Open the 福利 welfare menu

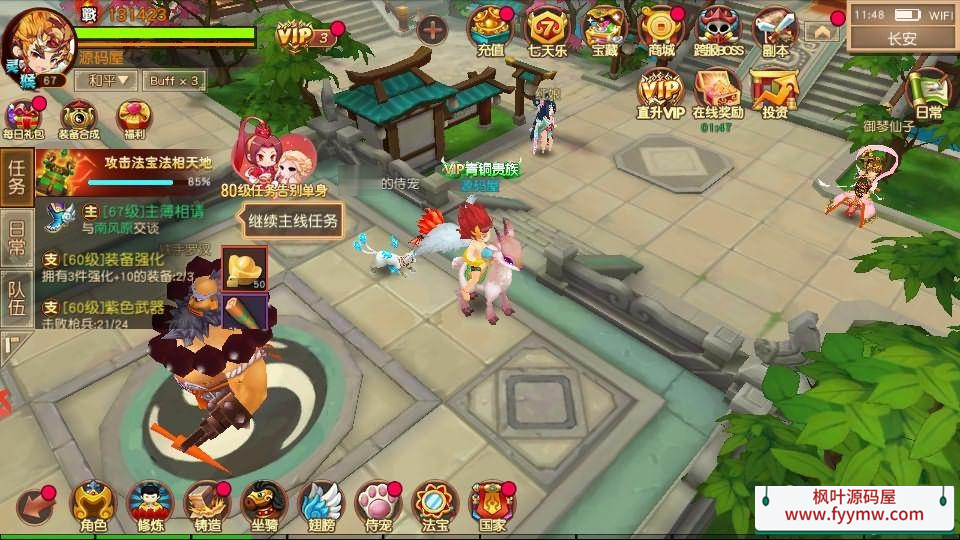coord(134,118)
